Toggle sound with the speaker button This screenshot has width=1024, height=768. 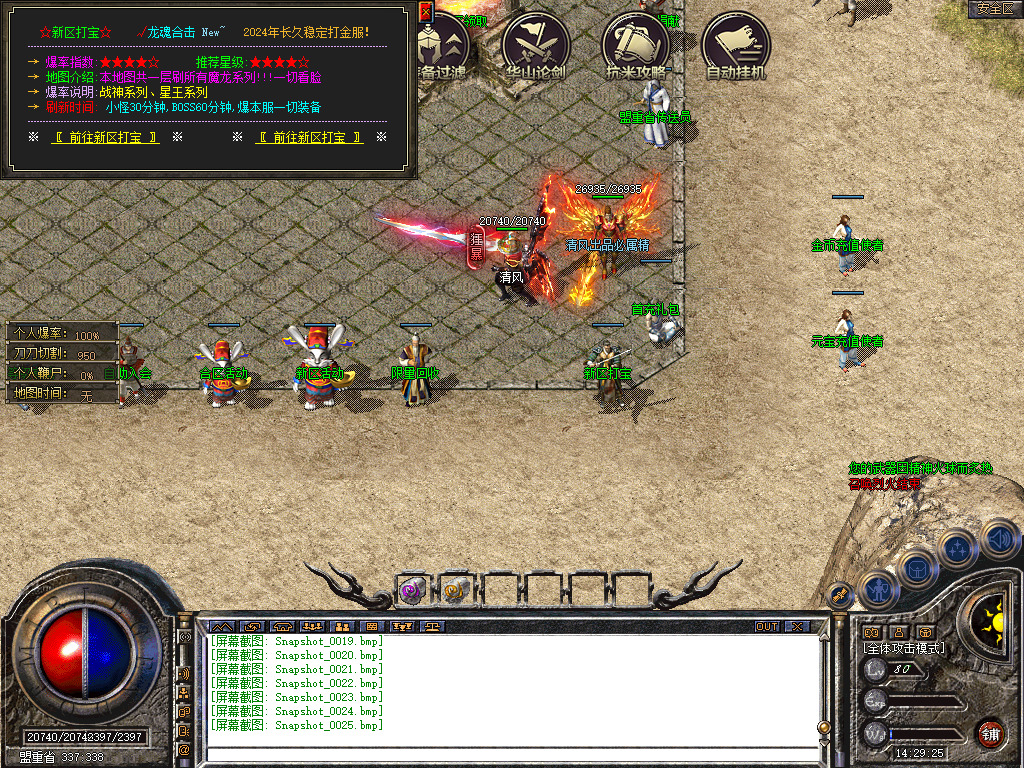coord(999,539)
